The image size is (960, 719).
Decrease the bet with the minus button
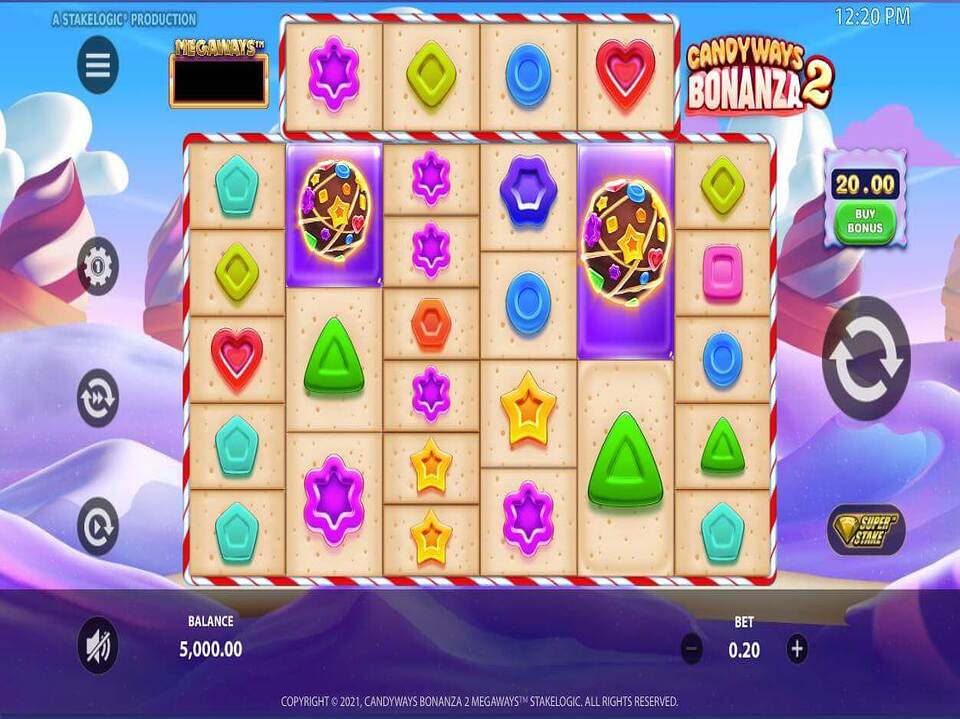tap(692, 649)
